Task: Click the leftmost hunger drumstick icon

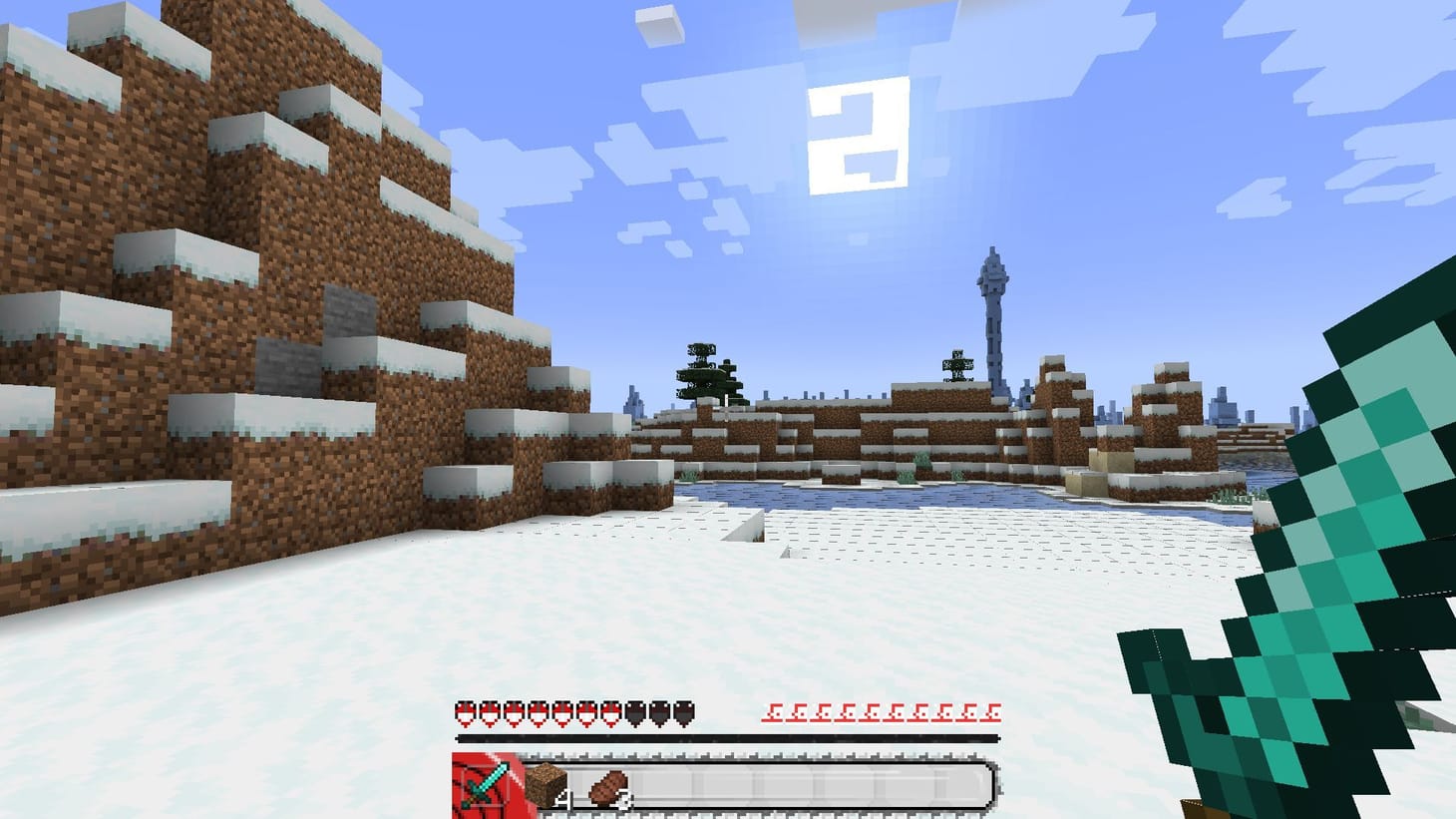Action: click(x=773, y=712)
